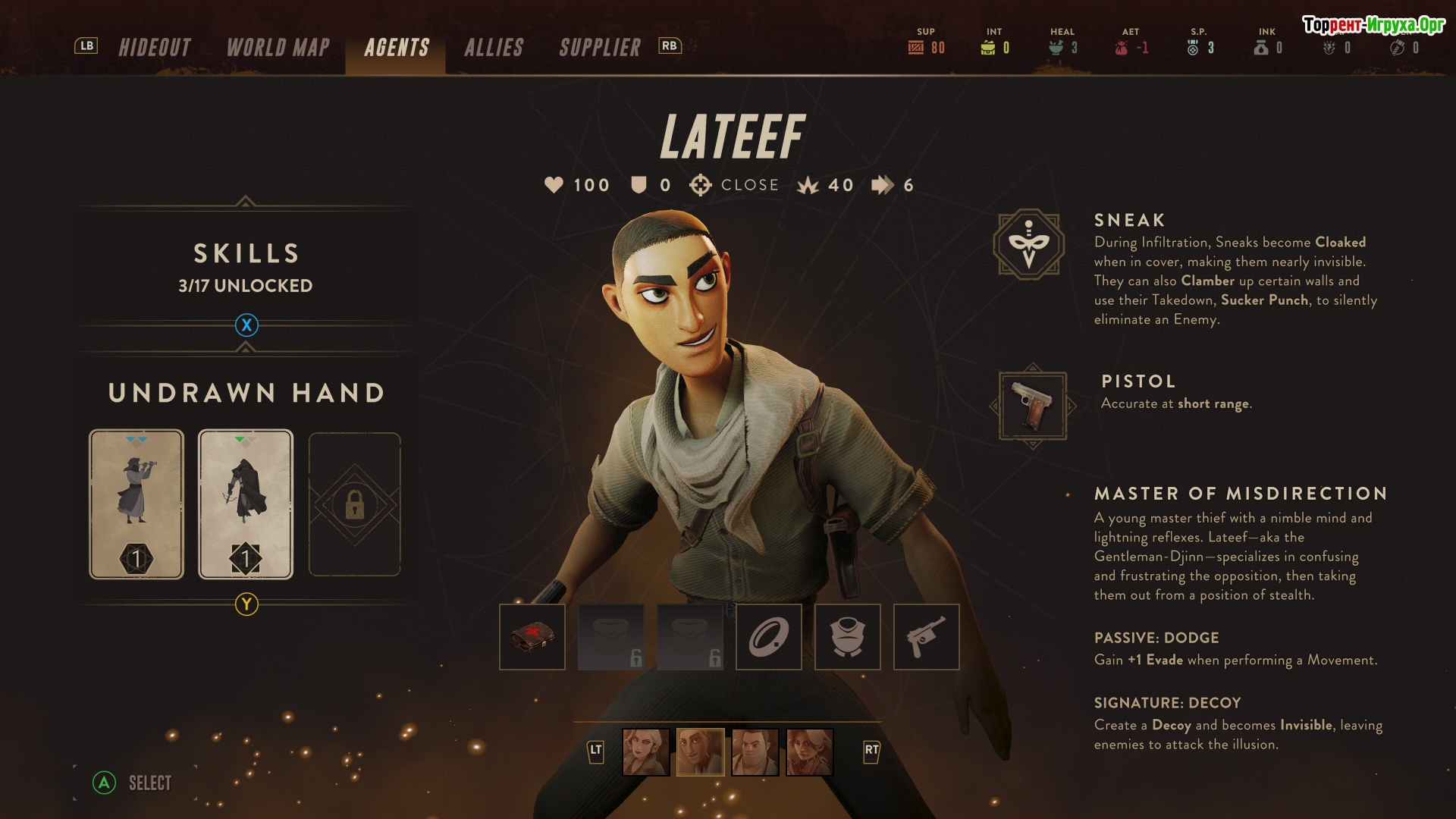This screenshot has height=819, width=1456.
Task: Inspect the Pistol weapon icon
Action: click(1033, 406)
